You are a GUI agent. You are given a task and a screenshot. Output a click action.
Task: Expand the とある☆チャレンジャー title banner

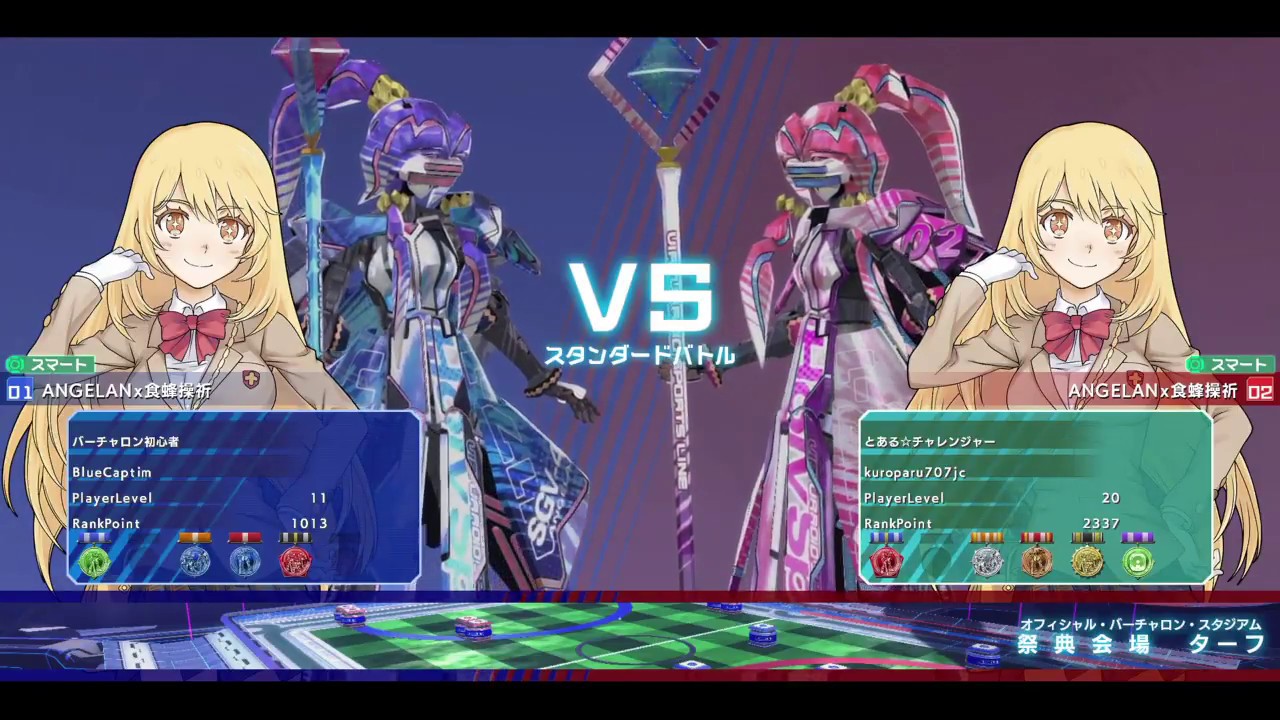point(930,441)
